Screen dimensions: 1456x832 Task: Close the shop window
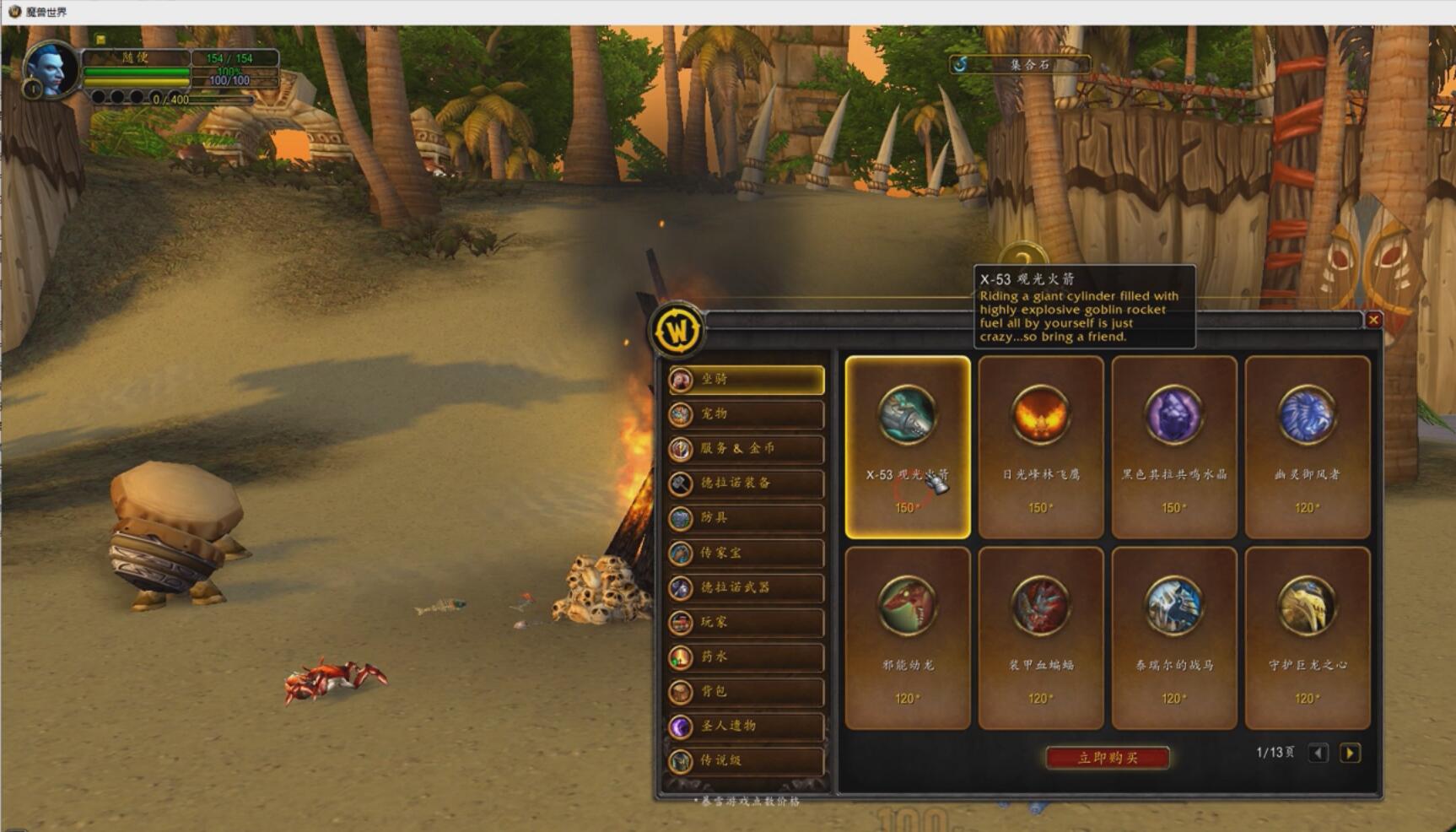(1373, 320)
